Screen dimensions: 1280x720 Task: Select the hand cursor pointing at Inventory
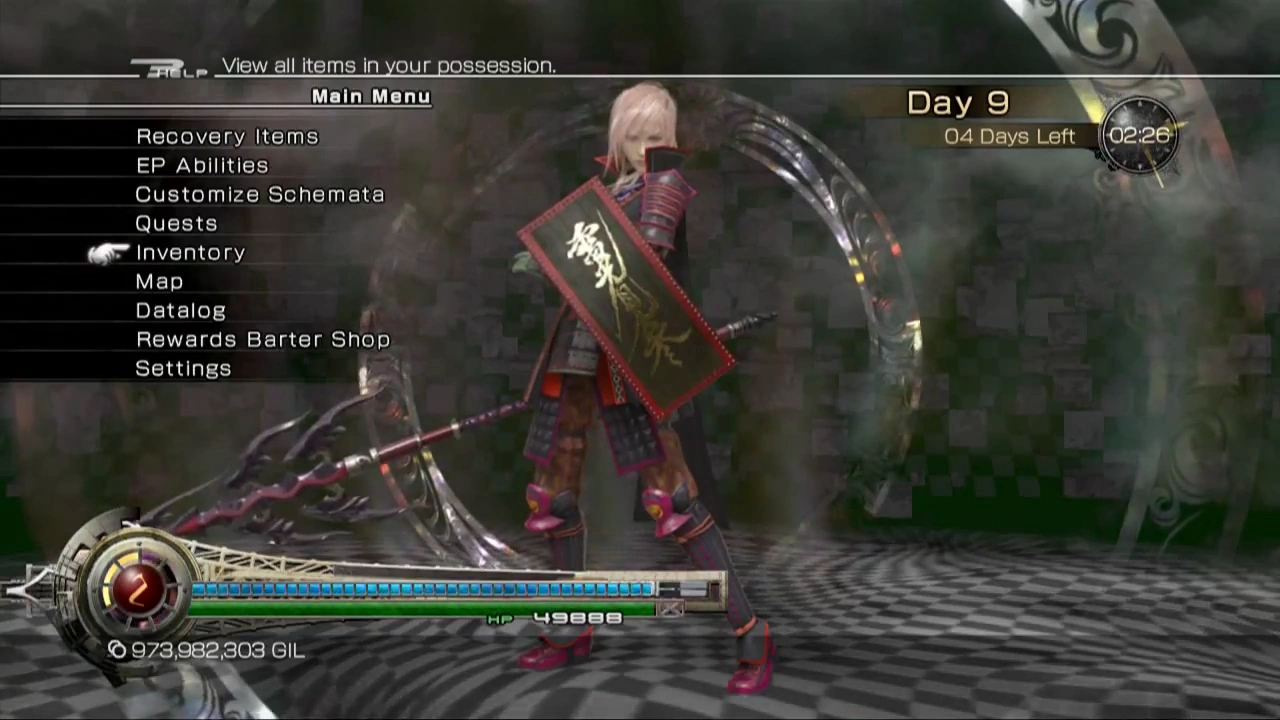coord(105,253)
